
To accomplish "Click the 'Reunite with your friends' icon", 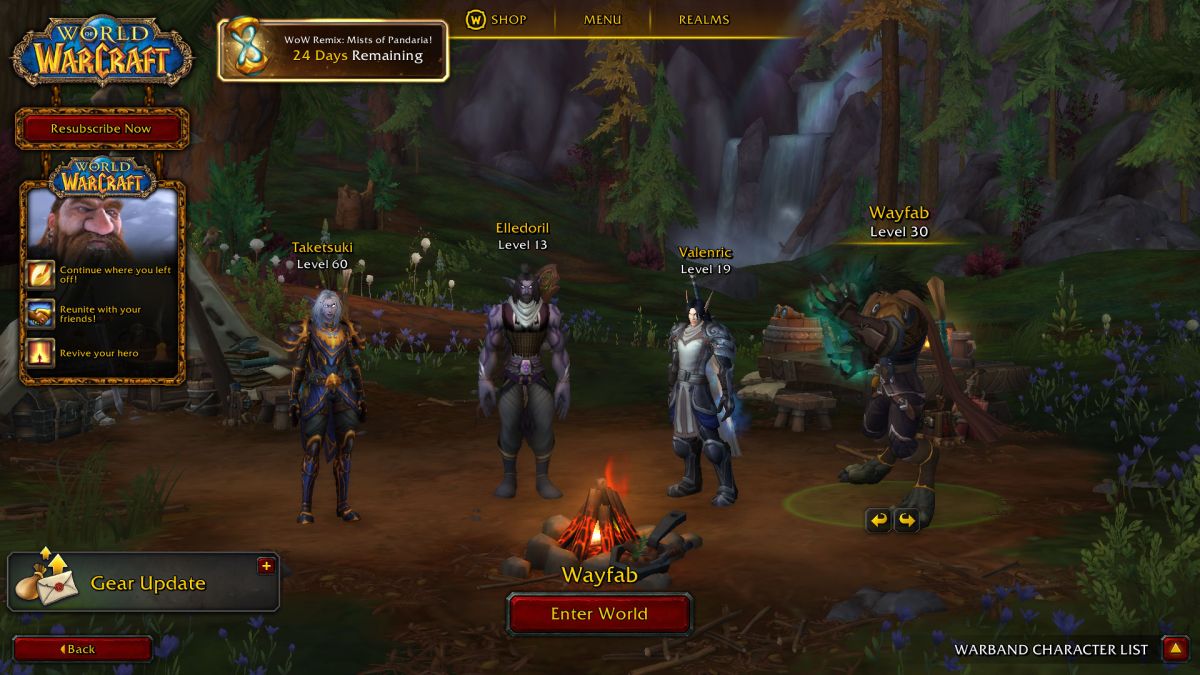I will click(x=41, y=314).
